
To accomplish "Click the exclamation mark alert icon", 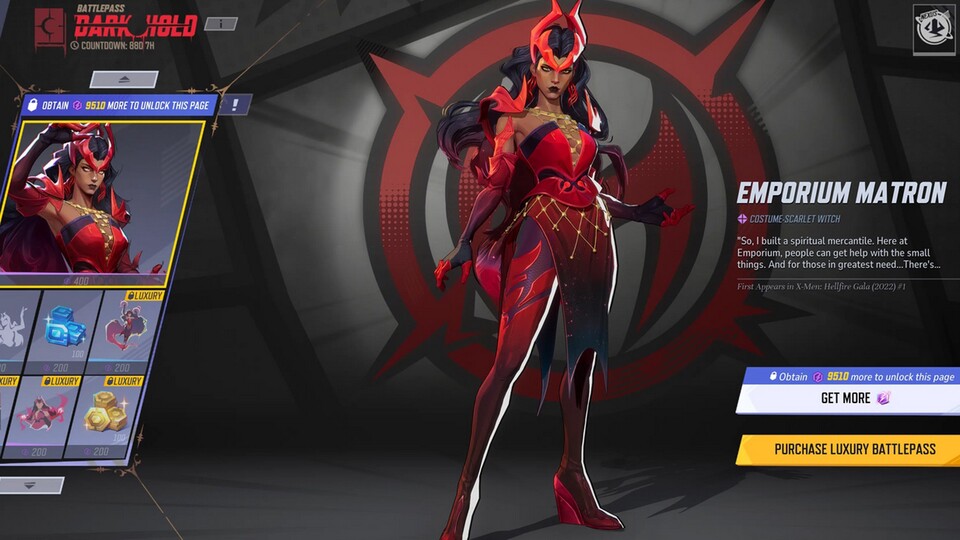I will (234, 104).
